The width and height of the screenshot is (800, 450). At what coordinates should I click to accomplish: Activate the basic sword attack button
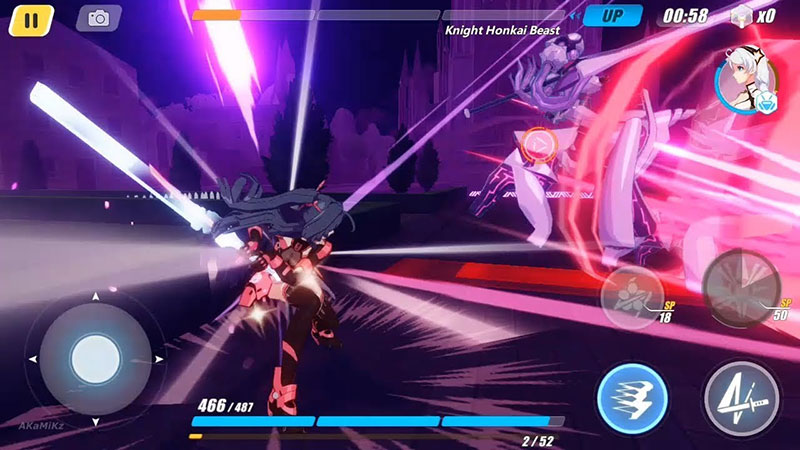click(x=742, y=398)
